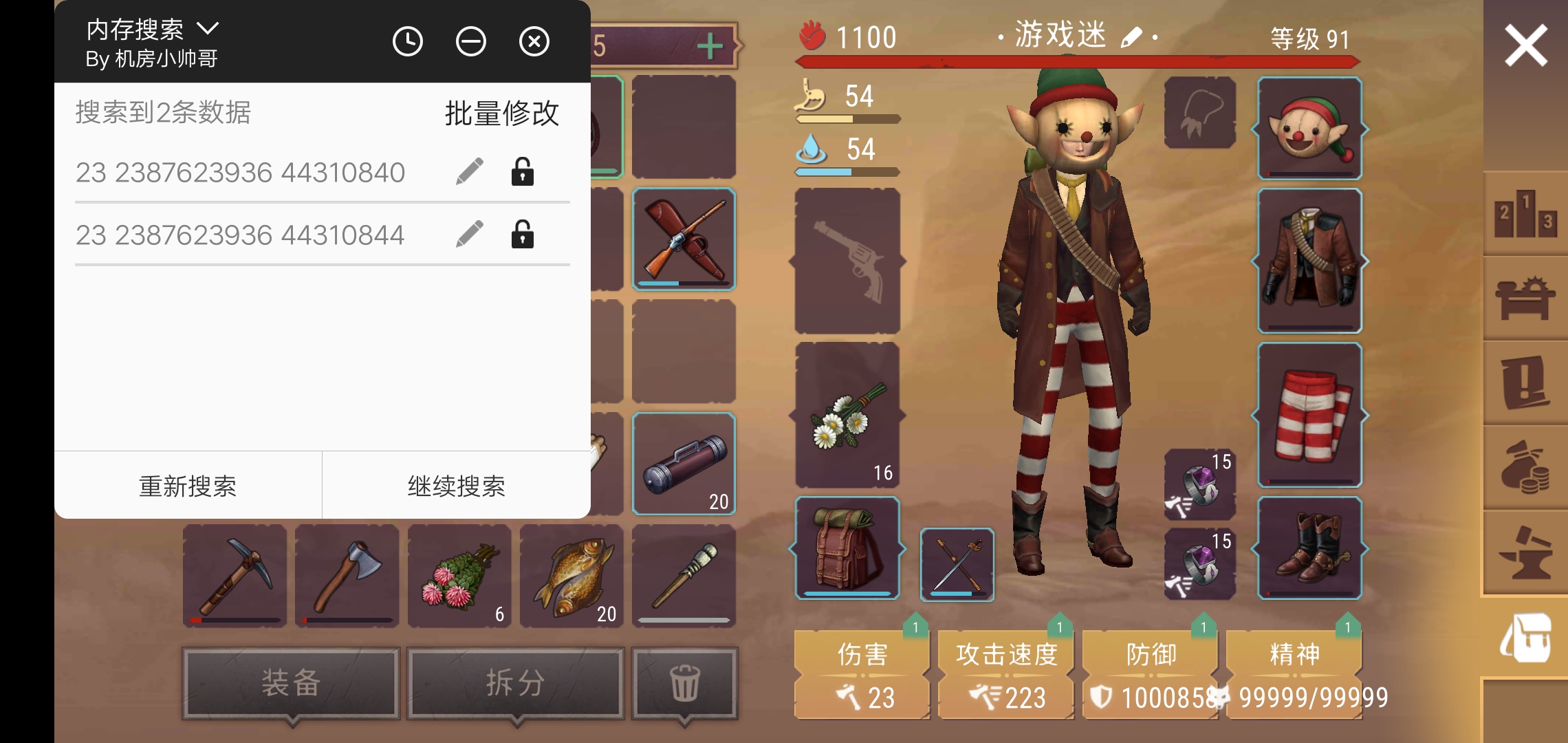The image size is (1568, 743).
Task: Edit the player name with pencil icon
Action: pyautogui.click(x=1131, y=37)
